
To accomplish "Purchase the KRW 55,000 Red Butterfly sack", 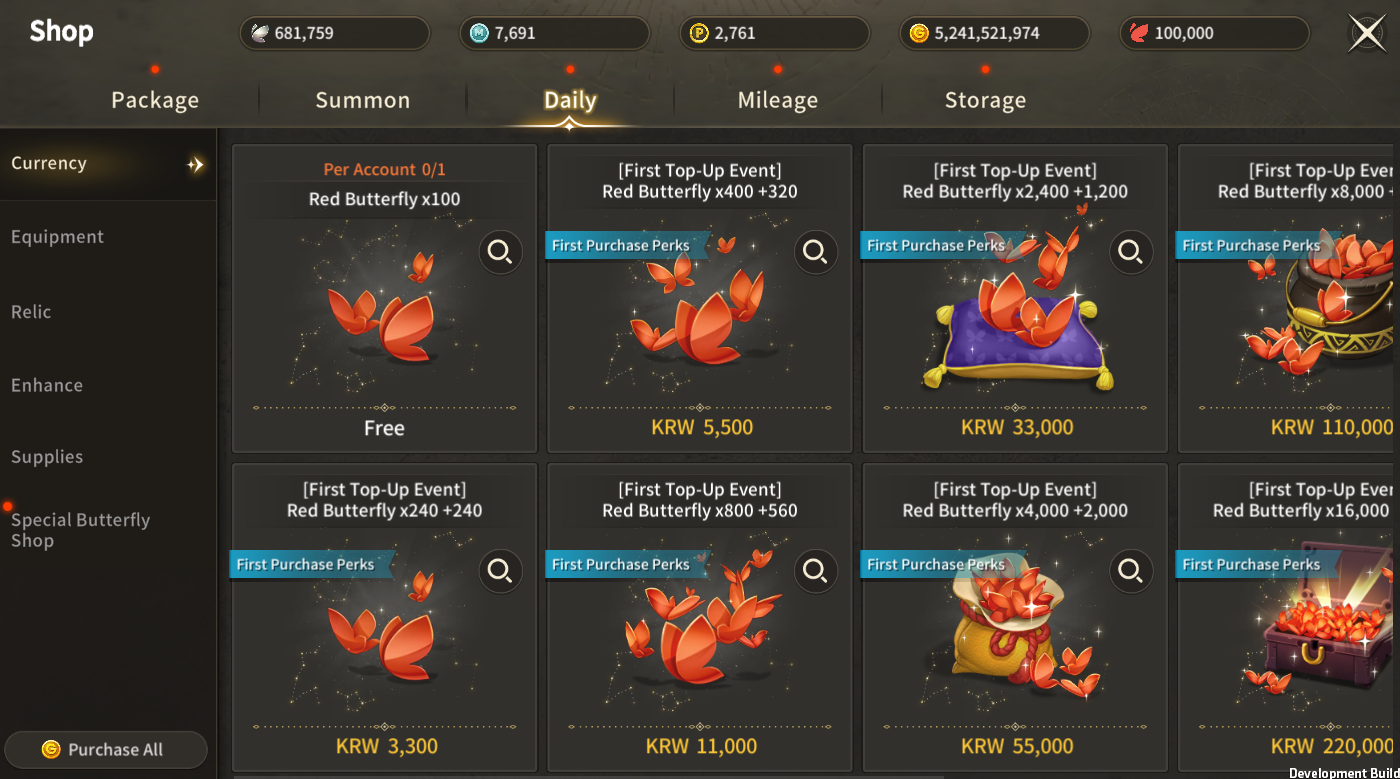I will [x=1016, y=746].
